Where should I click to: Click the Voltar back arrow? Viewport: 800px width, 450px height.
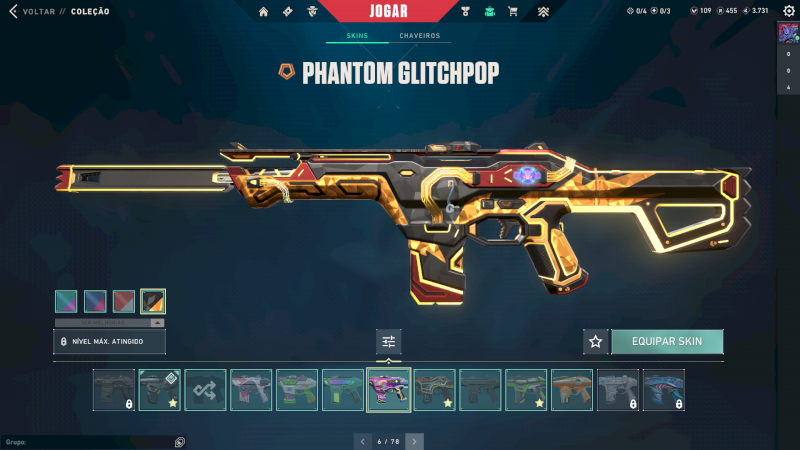coord(13,11)
